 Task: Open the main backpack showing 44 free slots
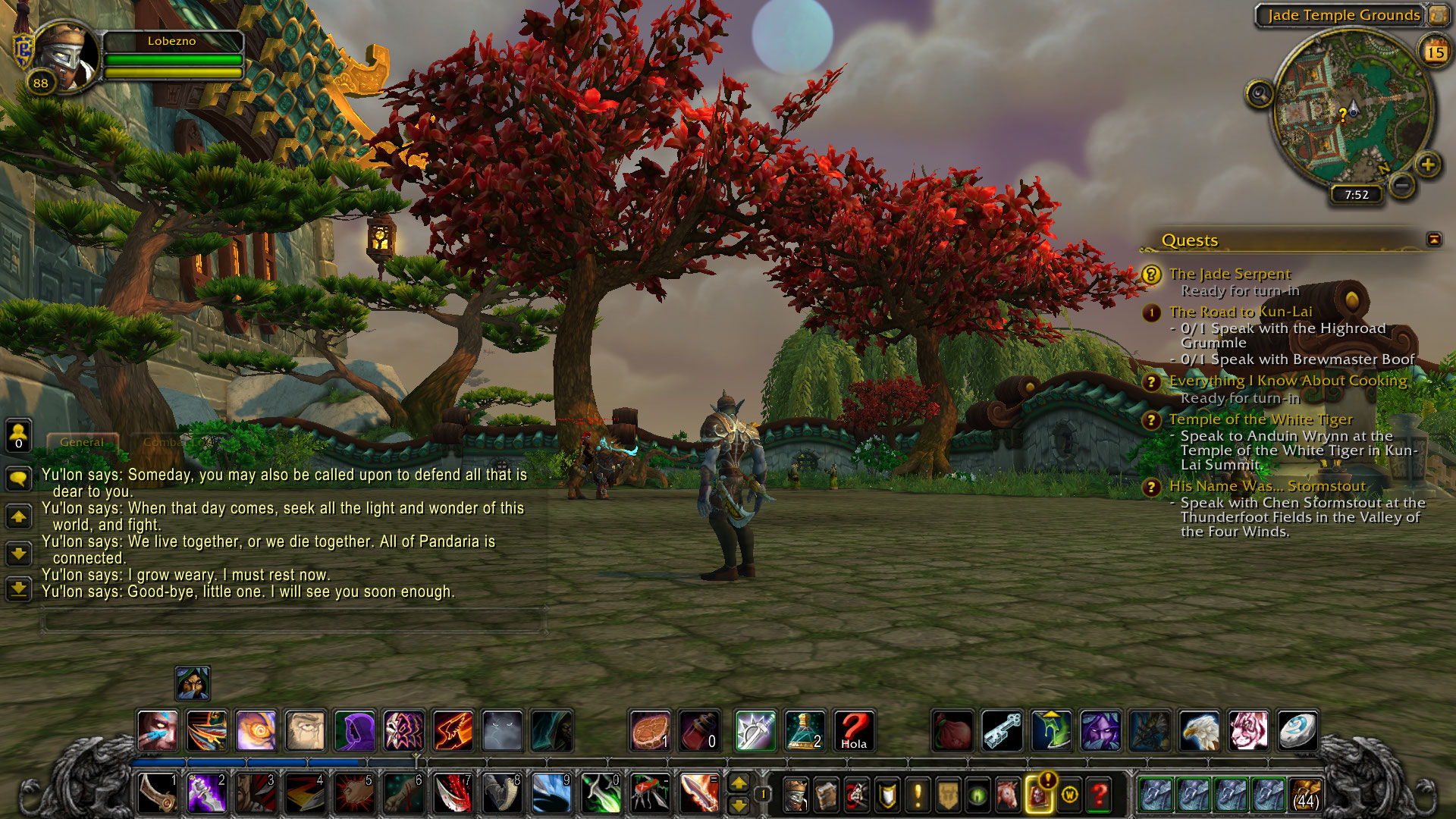click(1305, 795)
